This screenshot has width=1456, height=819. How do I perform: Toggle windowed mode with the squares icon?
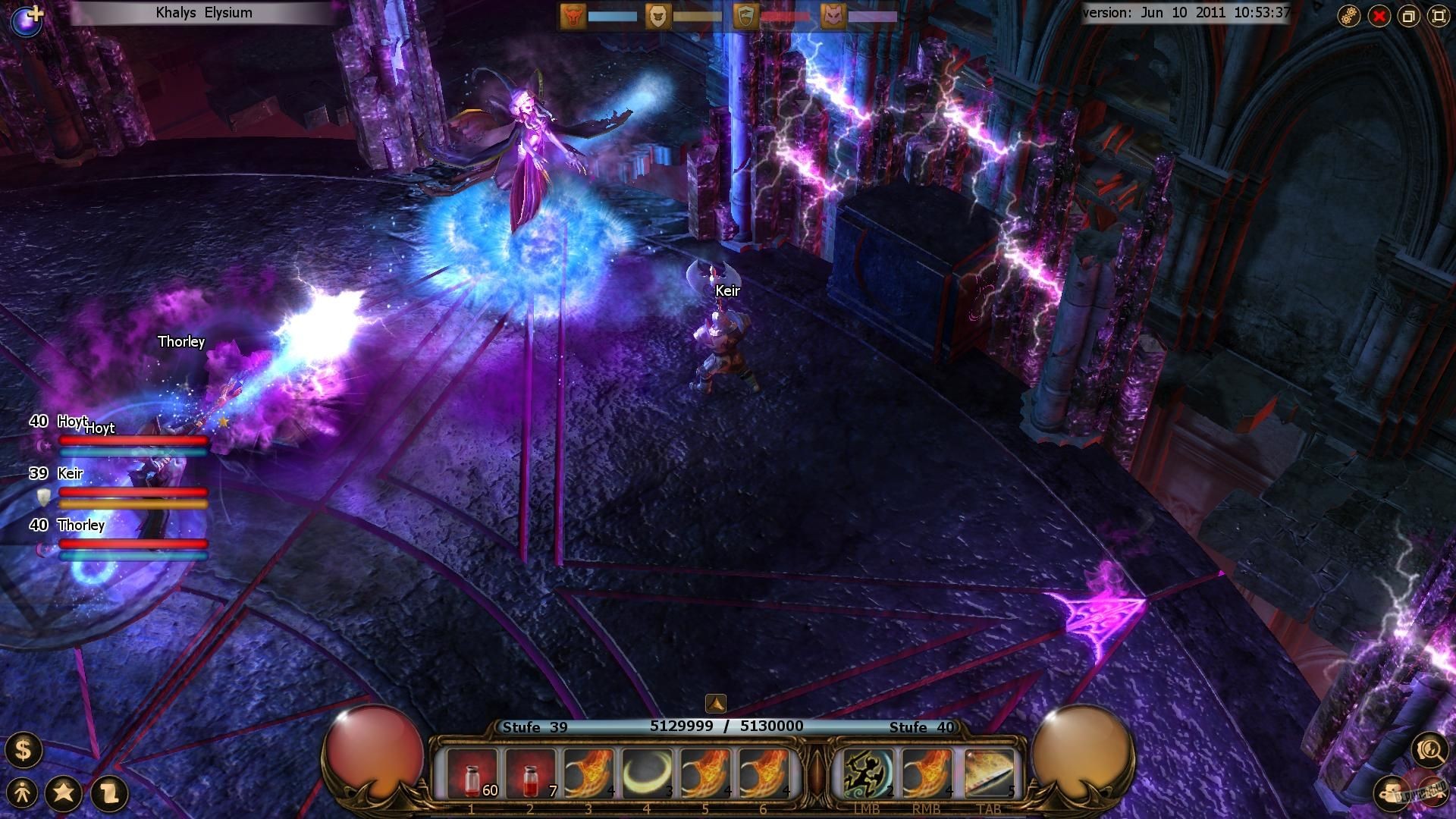(1408, 15)
